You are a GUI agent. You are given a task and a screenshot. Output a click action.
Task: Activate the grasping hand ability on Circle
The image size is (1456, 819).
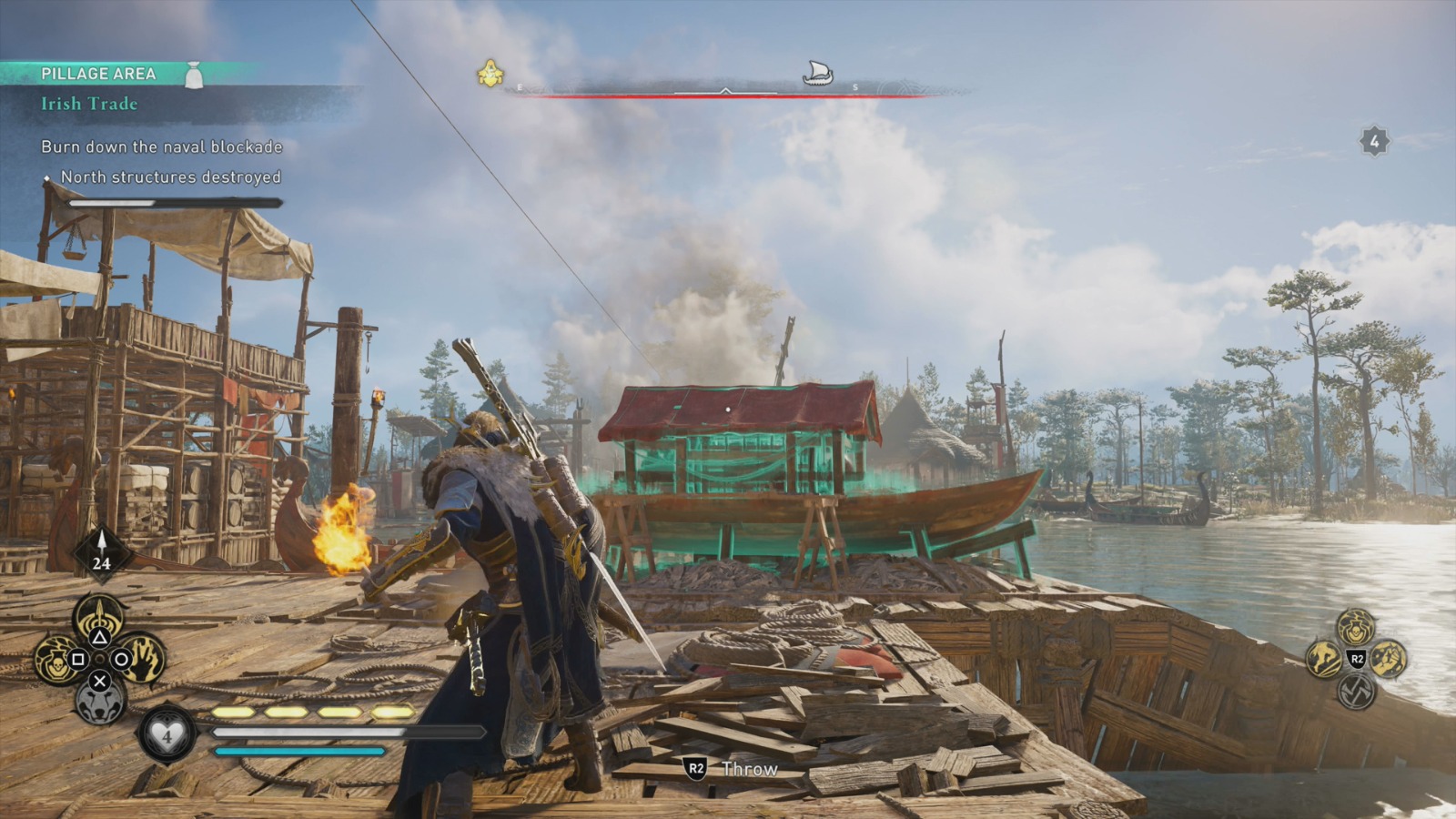pos(142,661)
